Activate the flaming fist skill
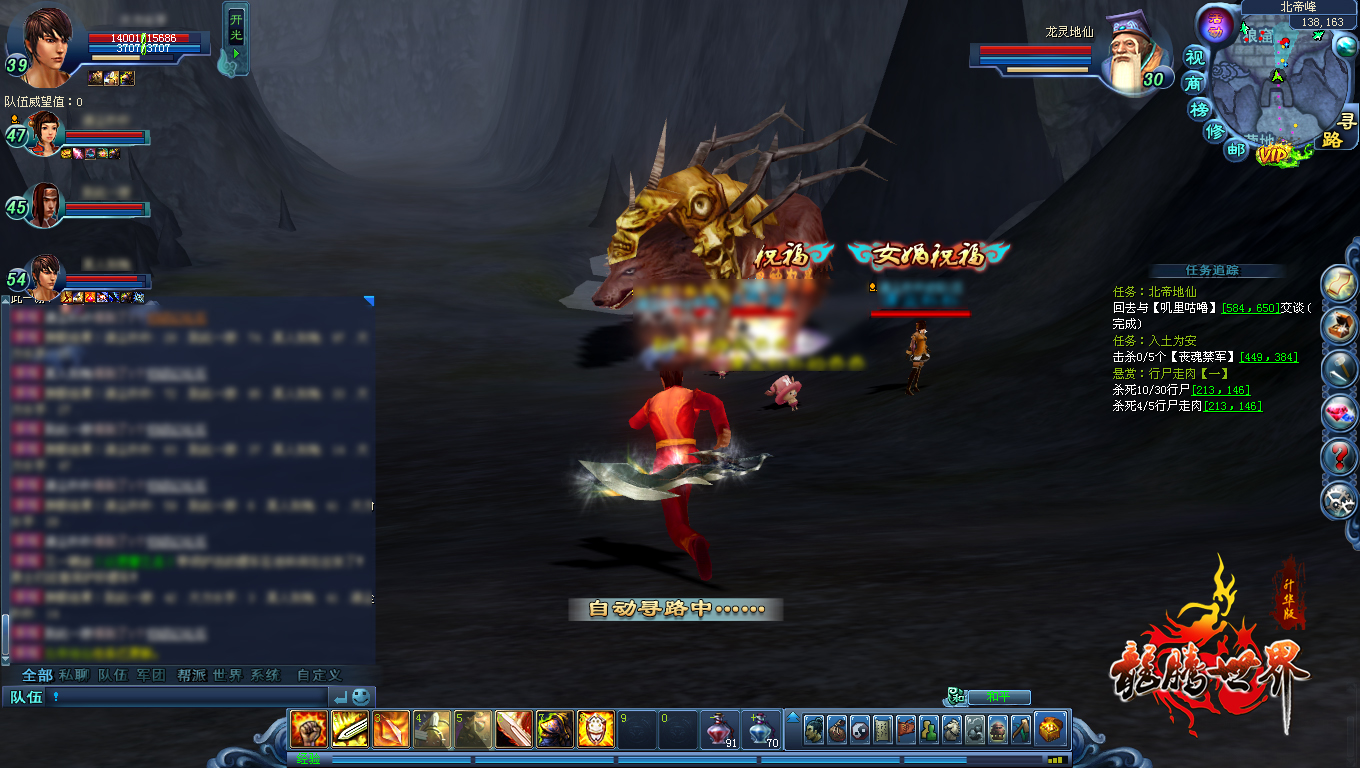 click(308, 730)
